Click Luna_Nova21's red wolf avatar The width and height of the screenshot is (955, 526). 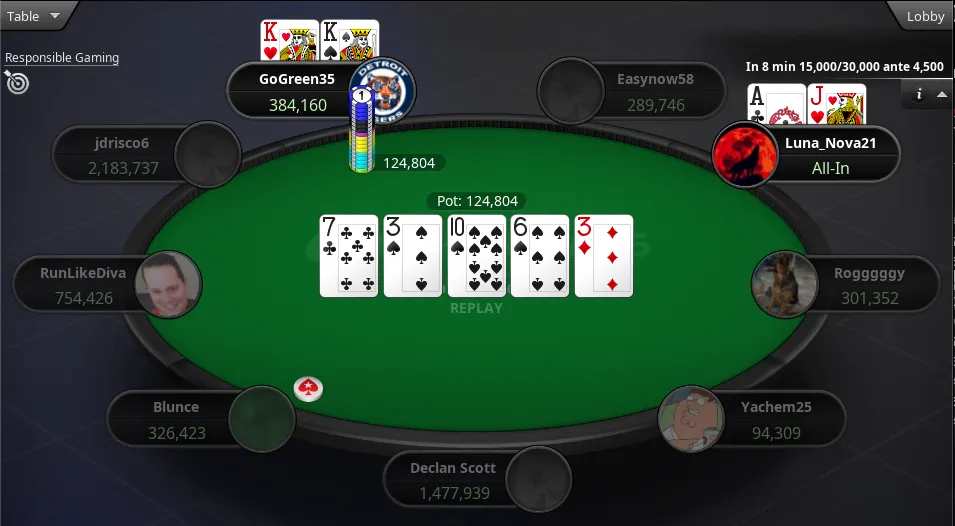(x=744, y=155)
